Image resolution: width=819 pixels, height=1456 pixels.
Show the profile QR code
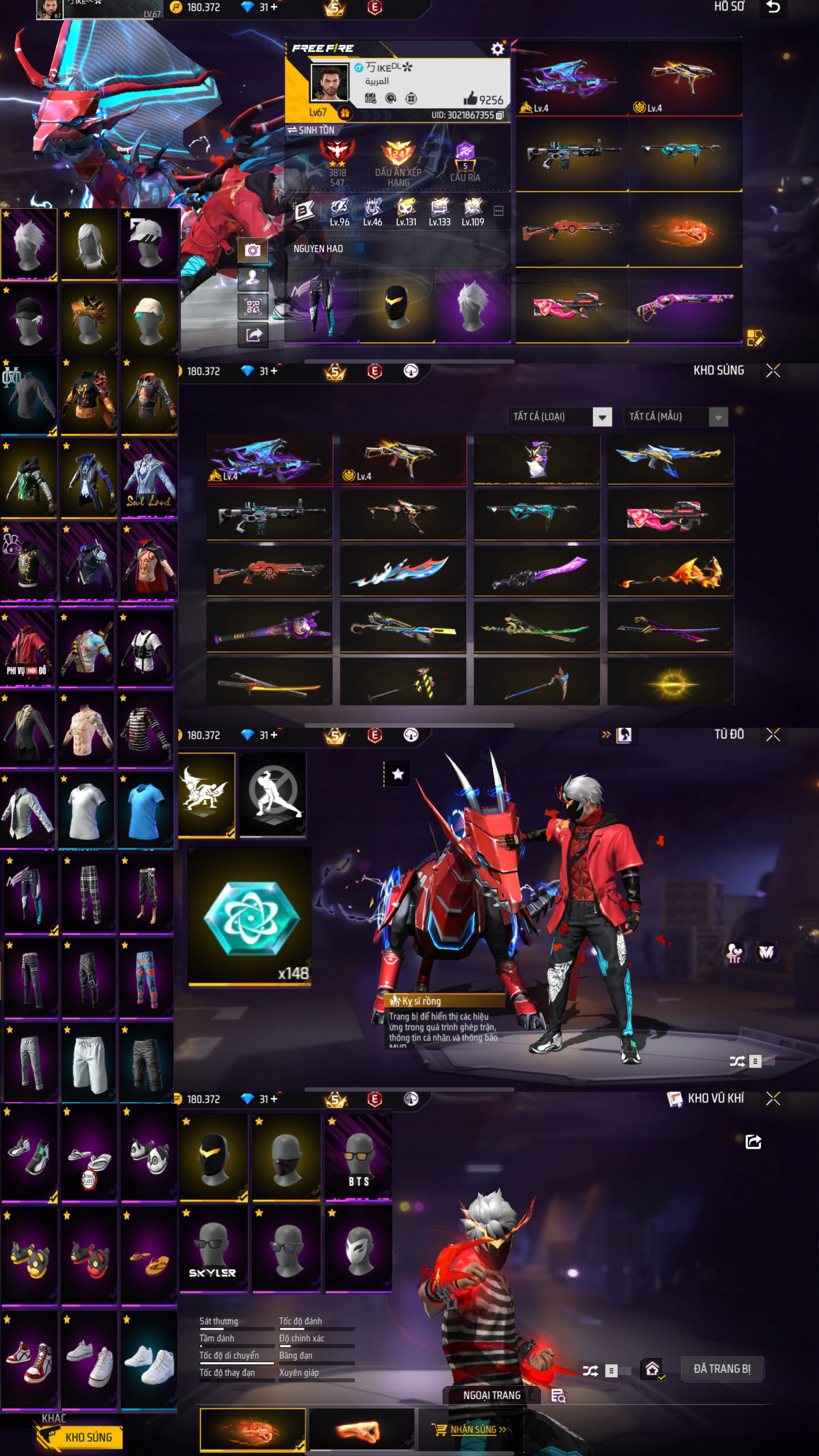[x=253, y=307]
